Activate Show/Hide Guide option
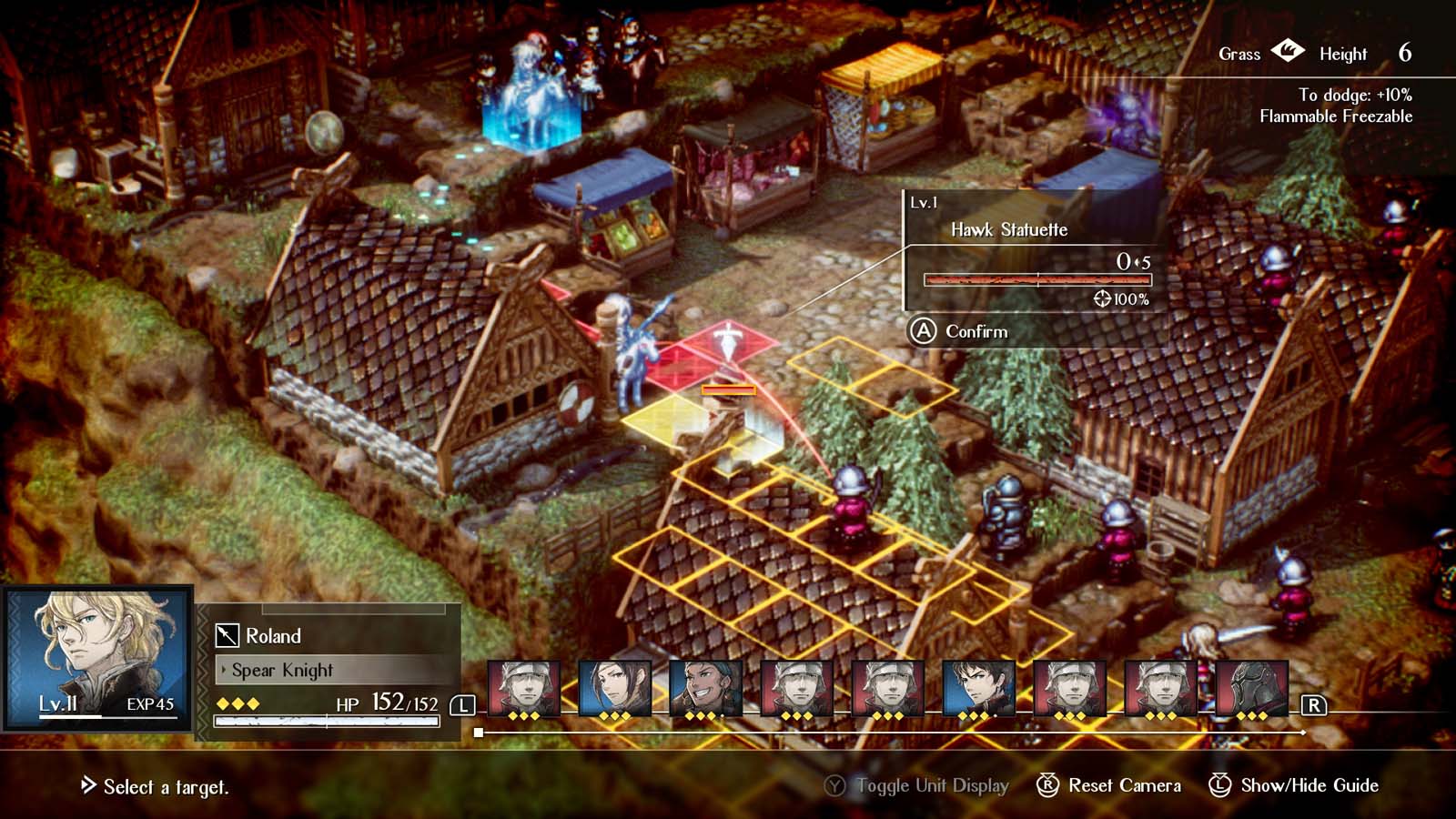This screenshot has width=1456, height=819. 1312,784
